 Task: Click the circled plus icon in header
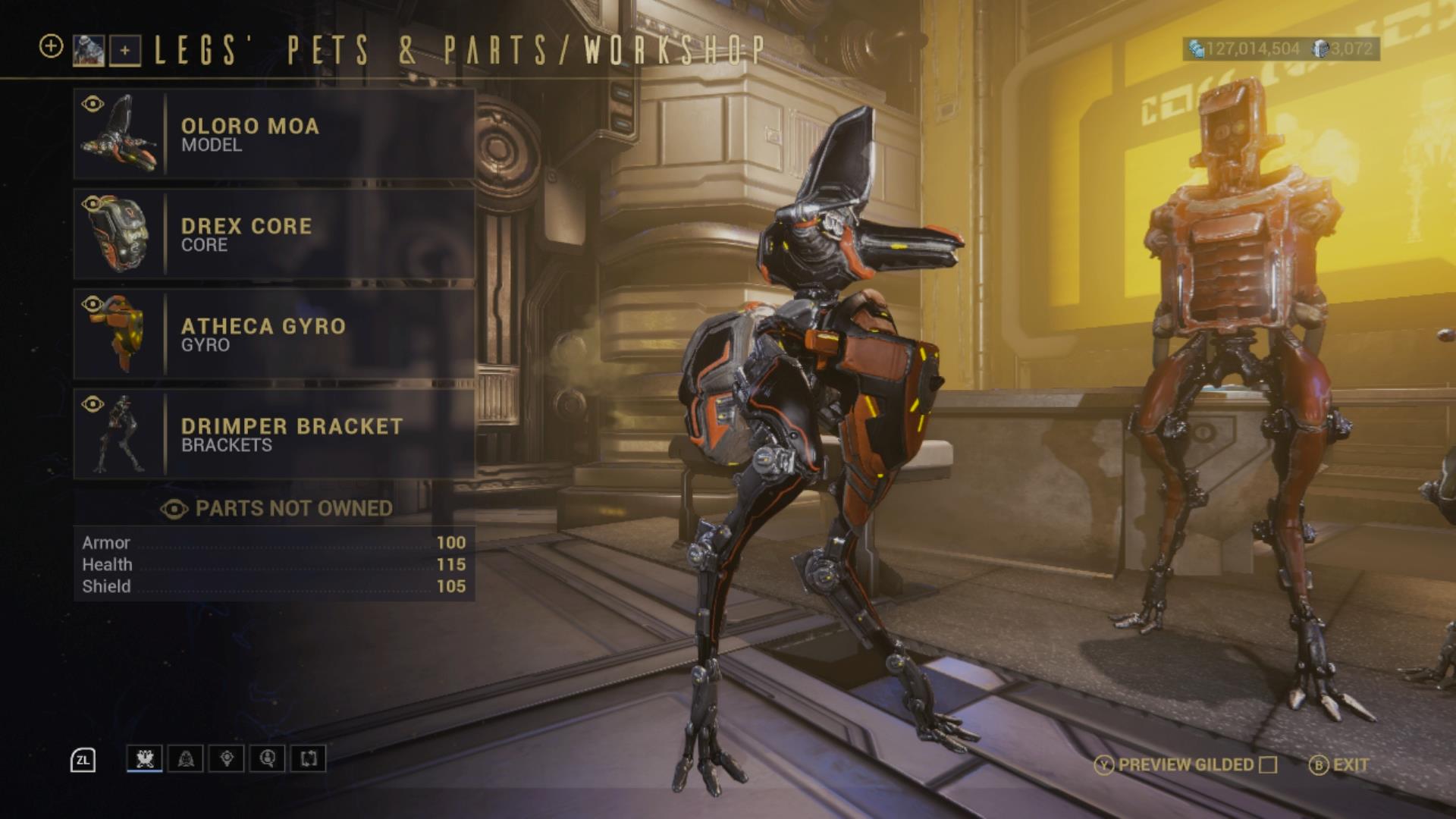(x=51, y=46)
